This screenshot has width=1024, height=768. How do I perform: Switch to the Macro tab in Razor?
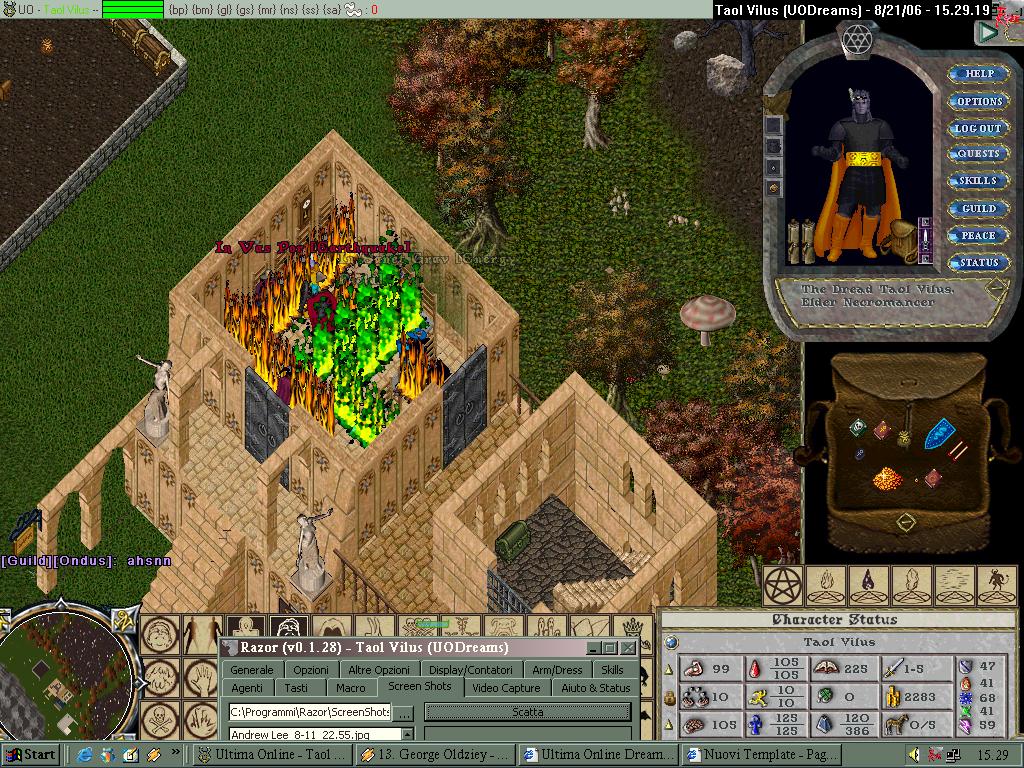click(350, 688)
